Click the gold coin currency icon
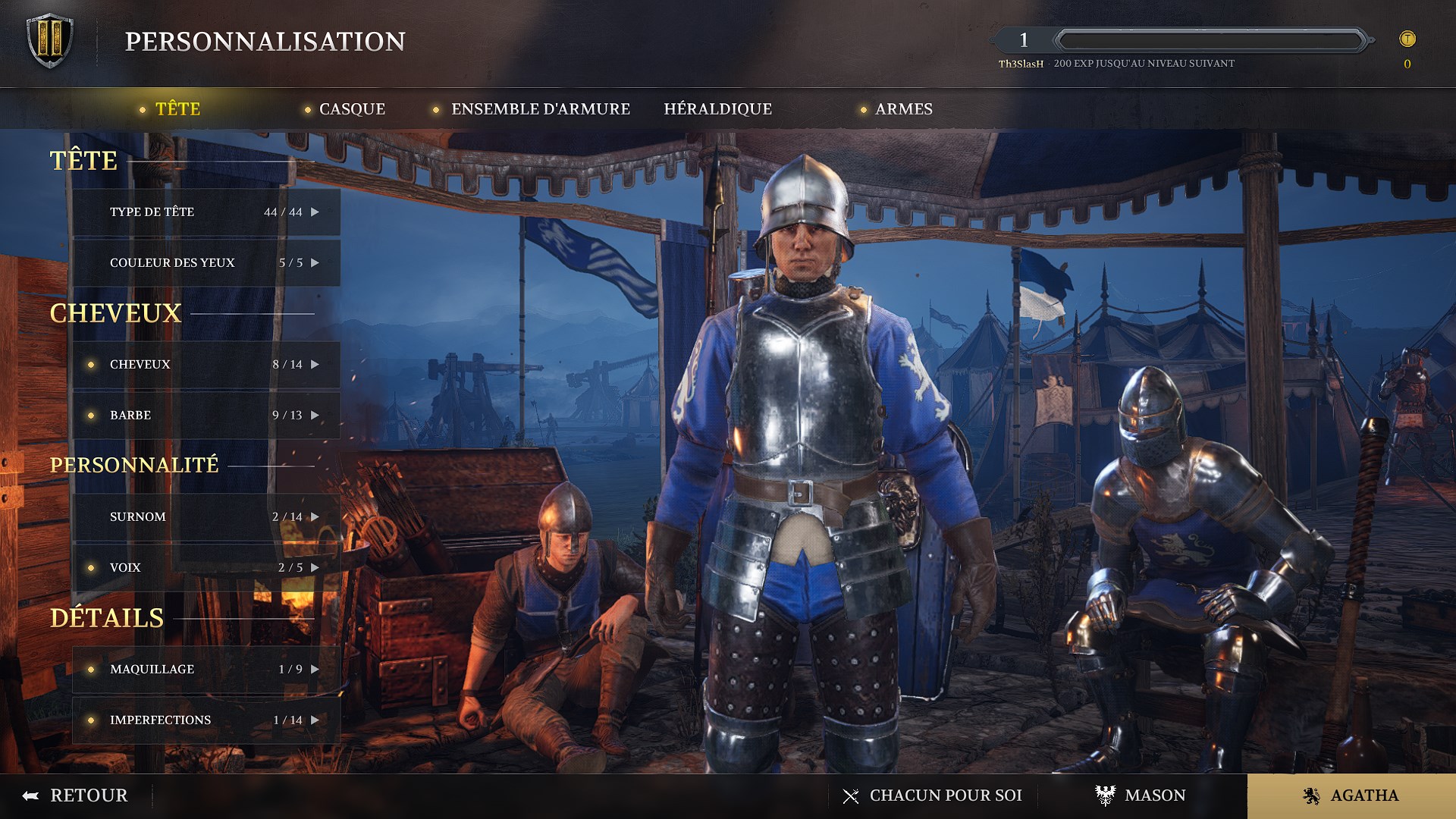The width and height of the screenshot is (1456, 819). [x=1407, y=39]
